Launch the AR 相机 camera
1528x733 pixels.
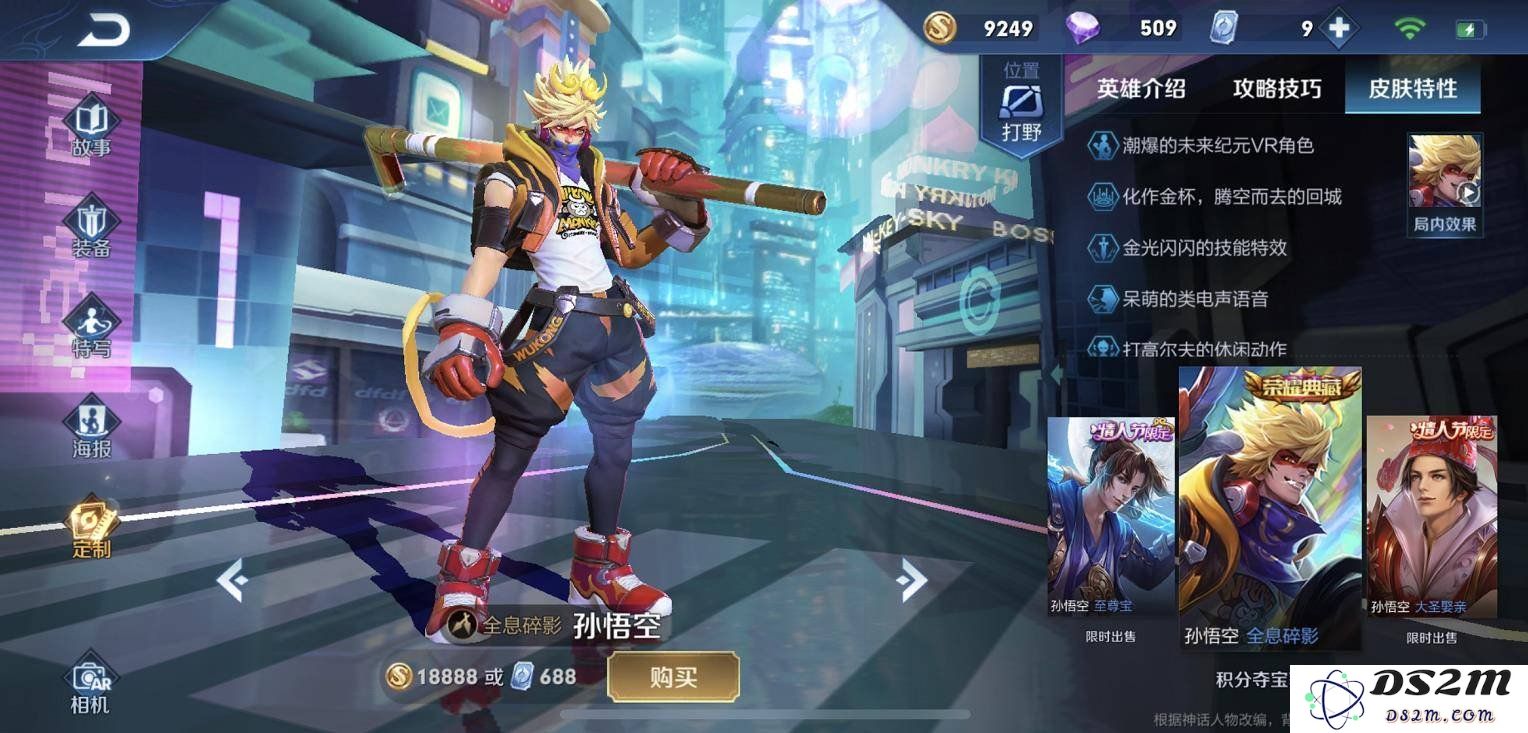point(90,686)
